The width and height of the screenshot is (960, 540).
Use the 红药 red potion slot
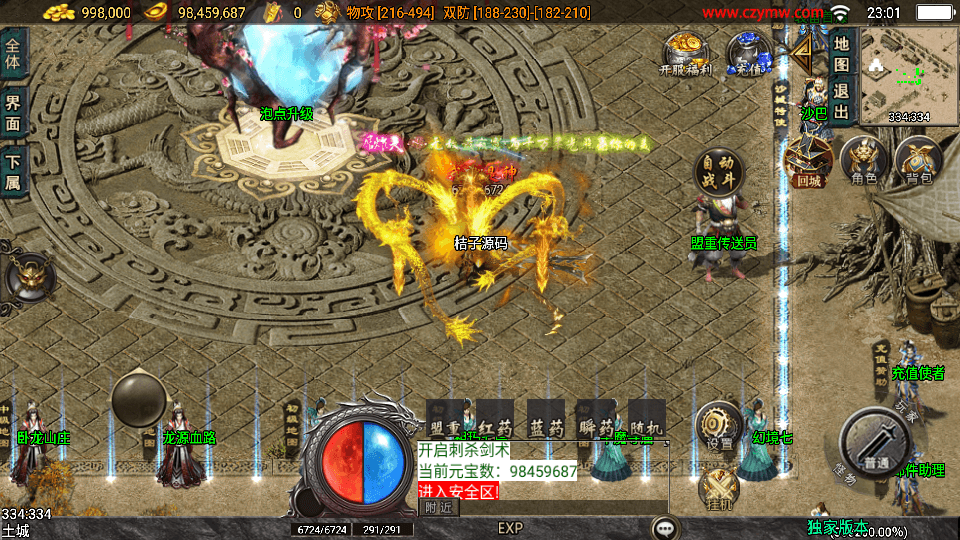tap(495, 418)
